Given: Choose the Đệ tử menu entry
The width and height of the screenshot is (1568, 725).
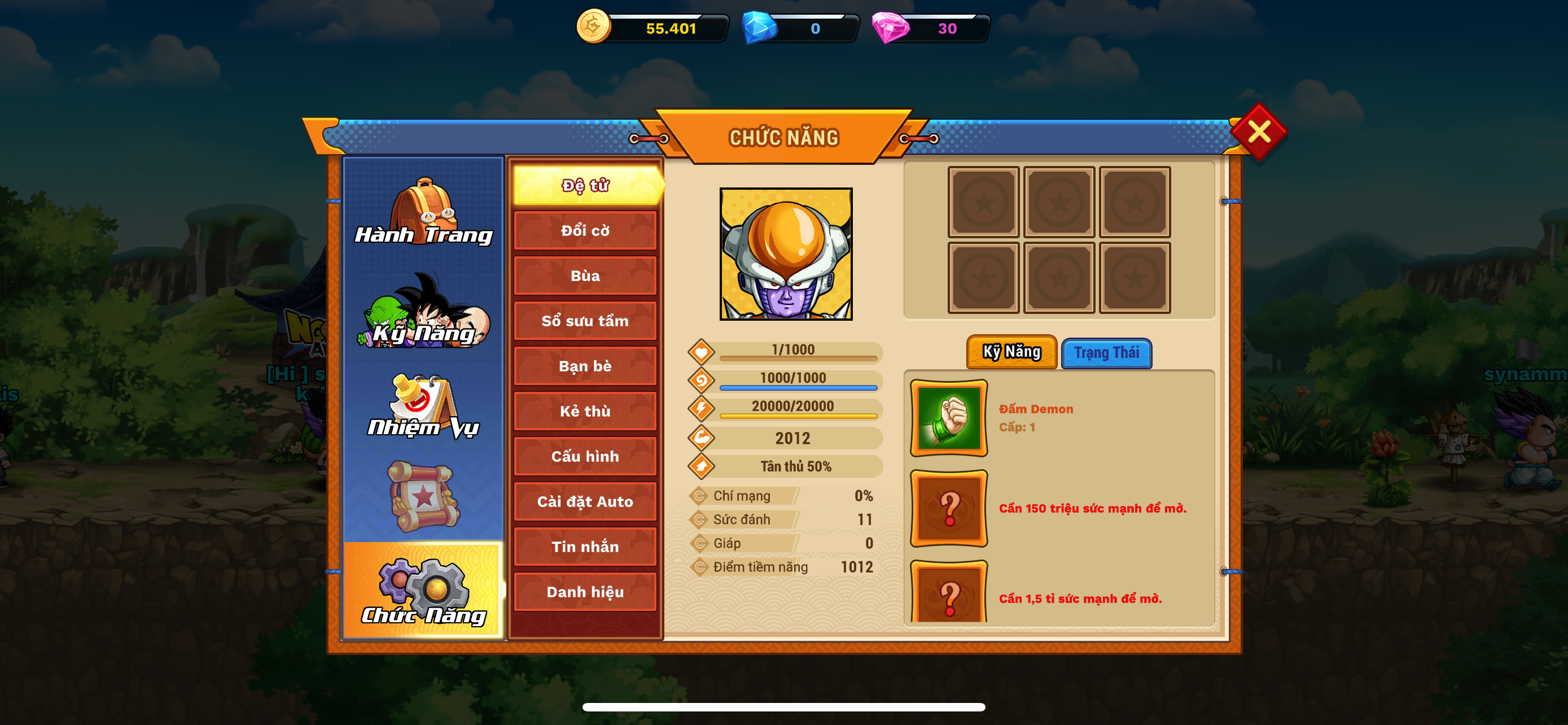Looking at the screenshot, I should tap(585, 185).
